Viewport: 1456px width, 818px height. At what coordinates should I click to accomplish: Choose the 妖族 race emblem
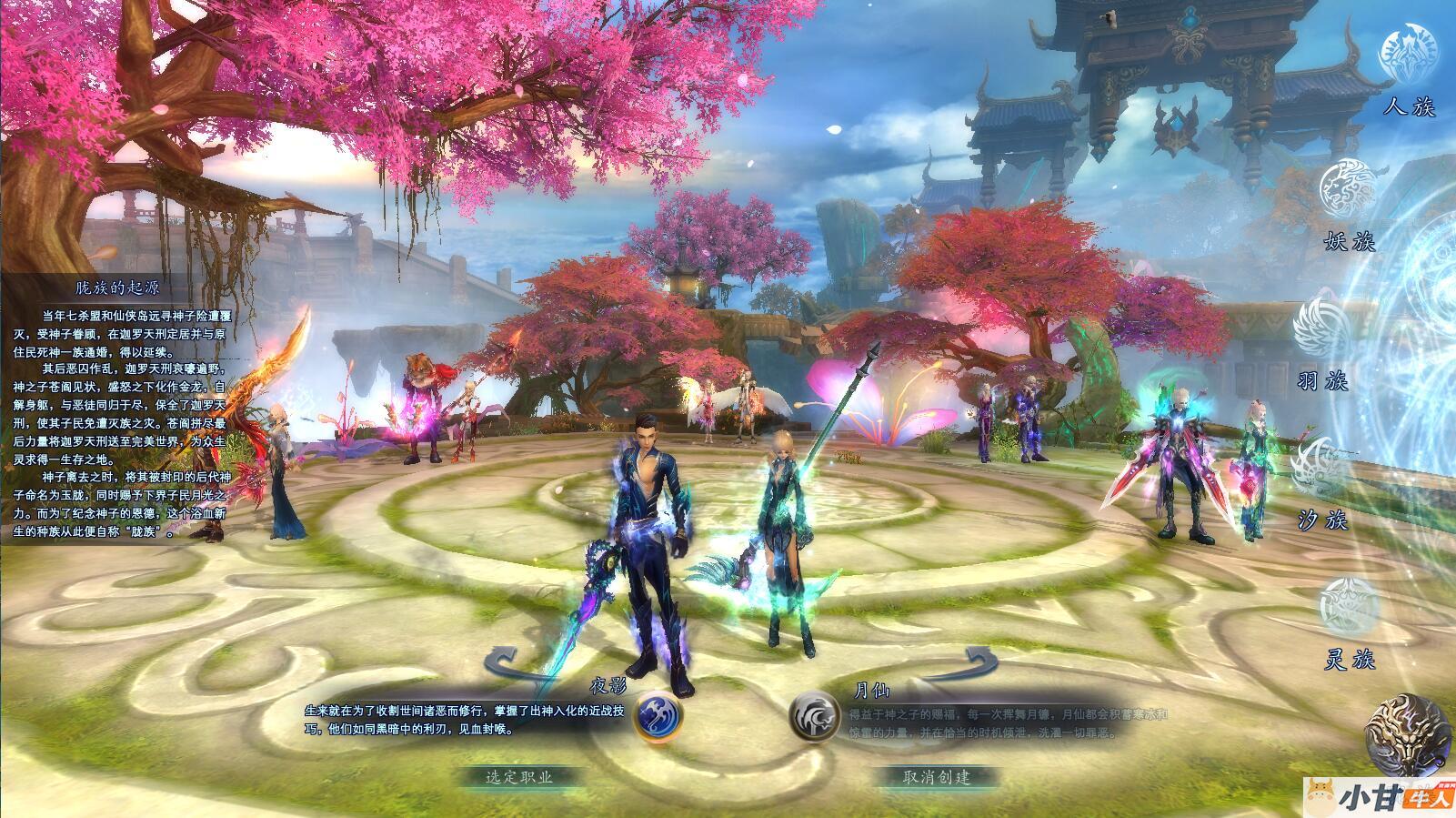tap(1348, 188)
